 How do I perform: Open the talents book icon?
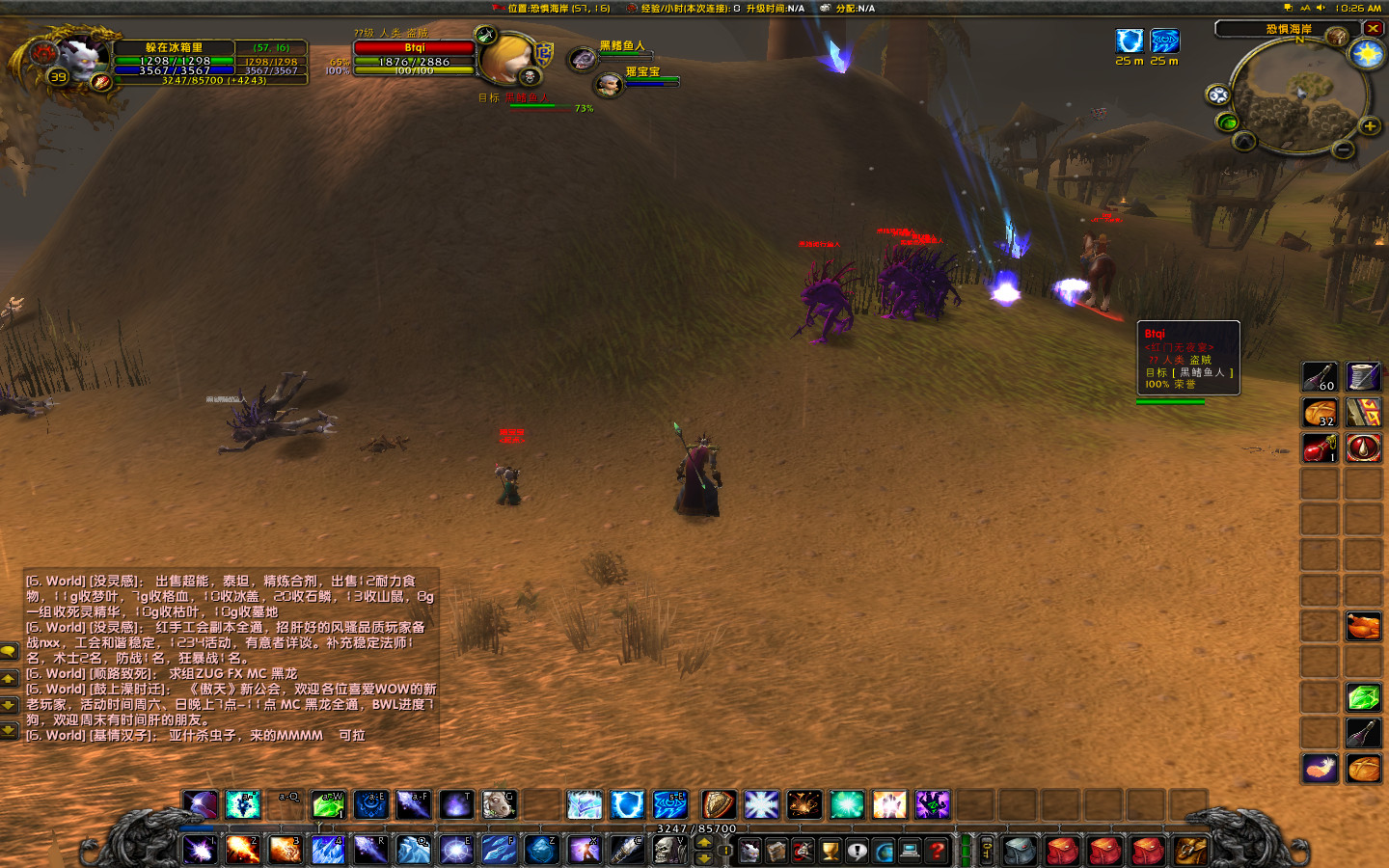803,851
